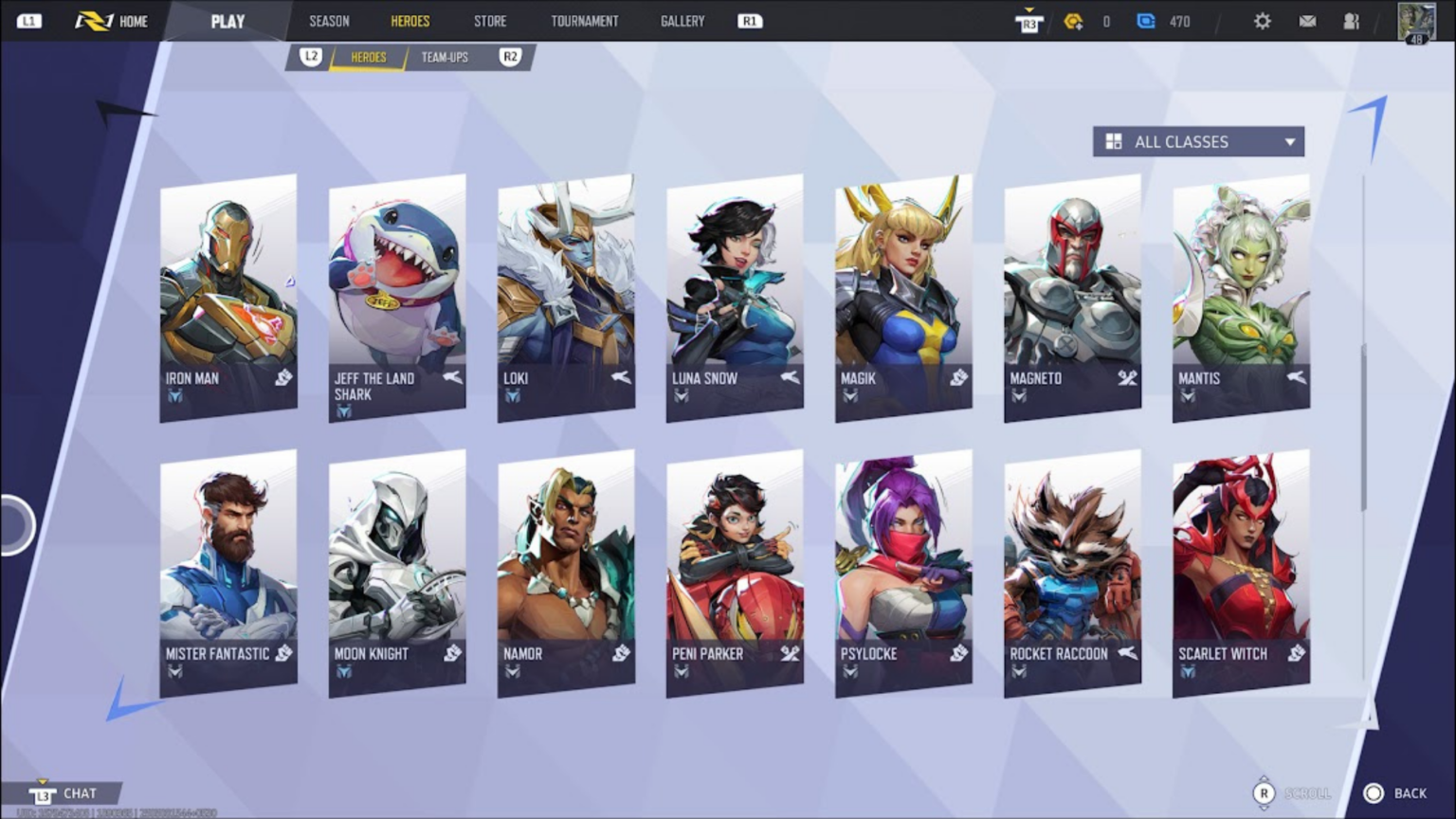Open the STORE menu
The width and height of the screenshot is (1456, 819).
pyautogui.click(x=490, y=21)
